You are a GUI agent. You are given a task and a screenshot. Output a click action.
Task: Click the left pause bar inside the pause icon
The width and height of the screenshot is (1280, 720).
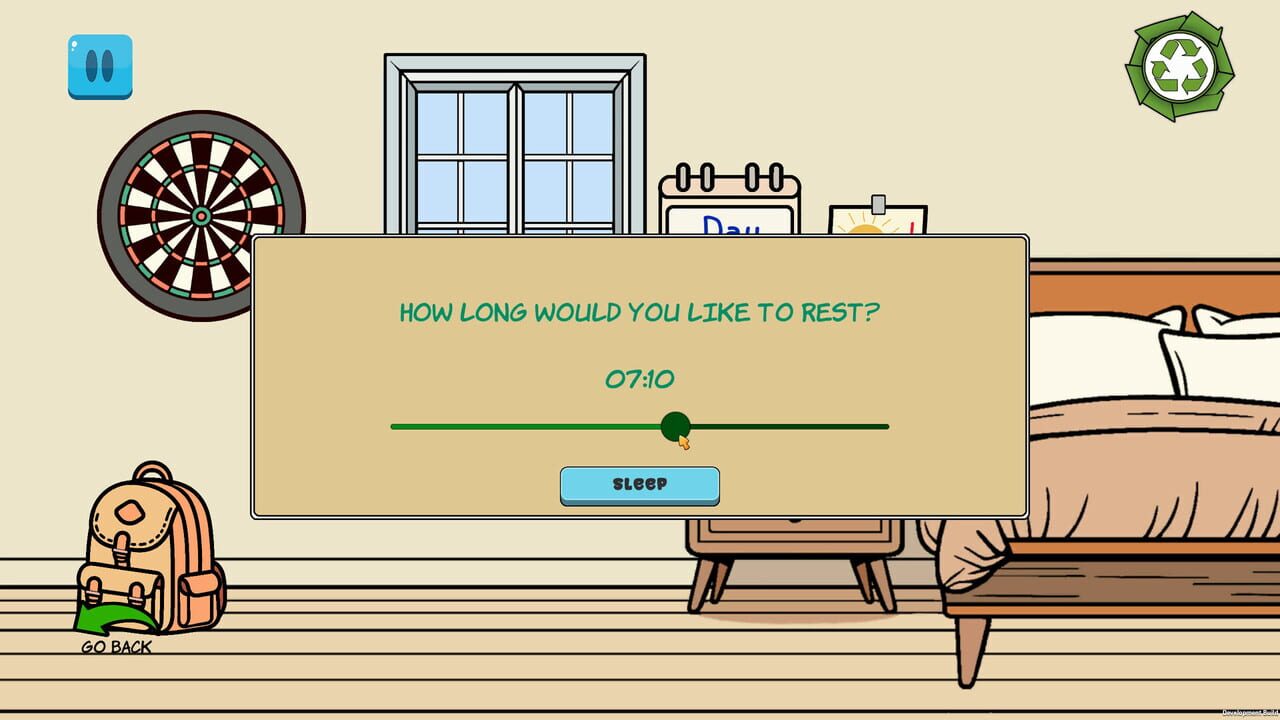90,68
